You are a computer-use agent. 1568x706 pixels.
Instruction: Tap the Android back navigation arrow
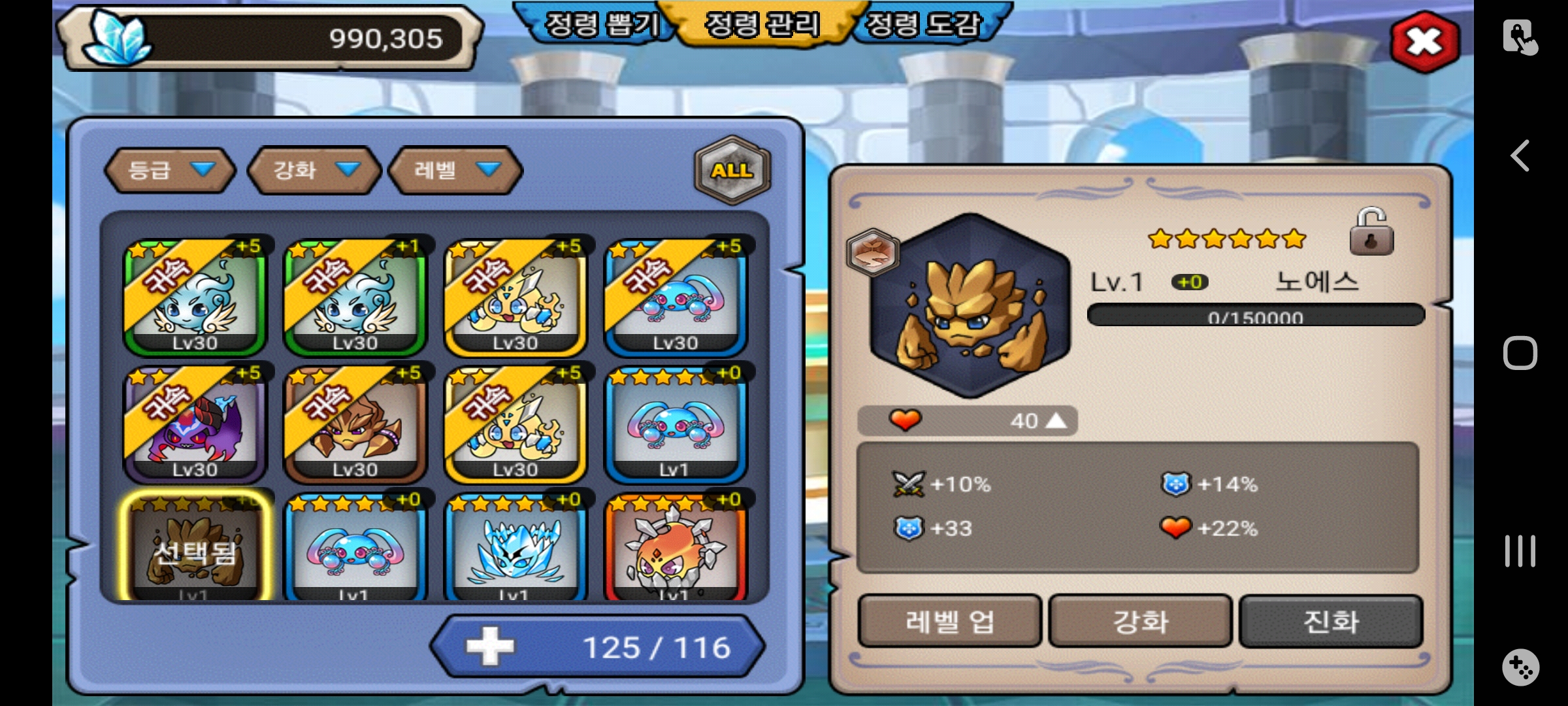click(1520, 156)
